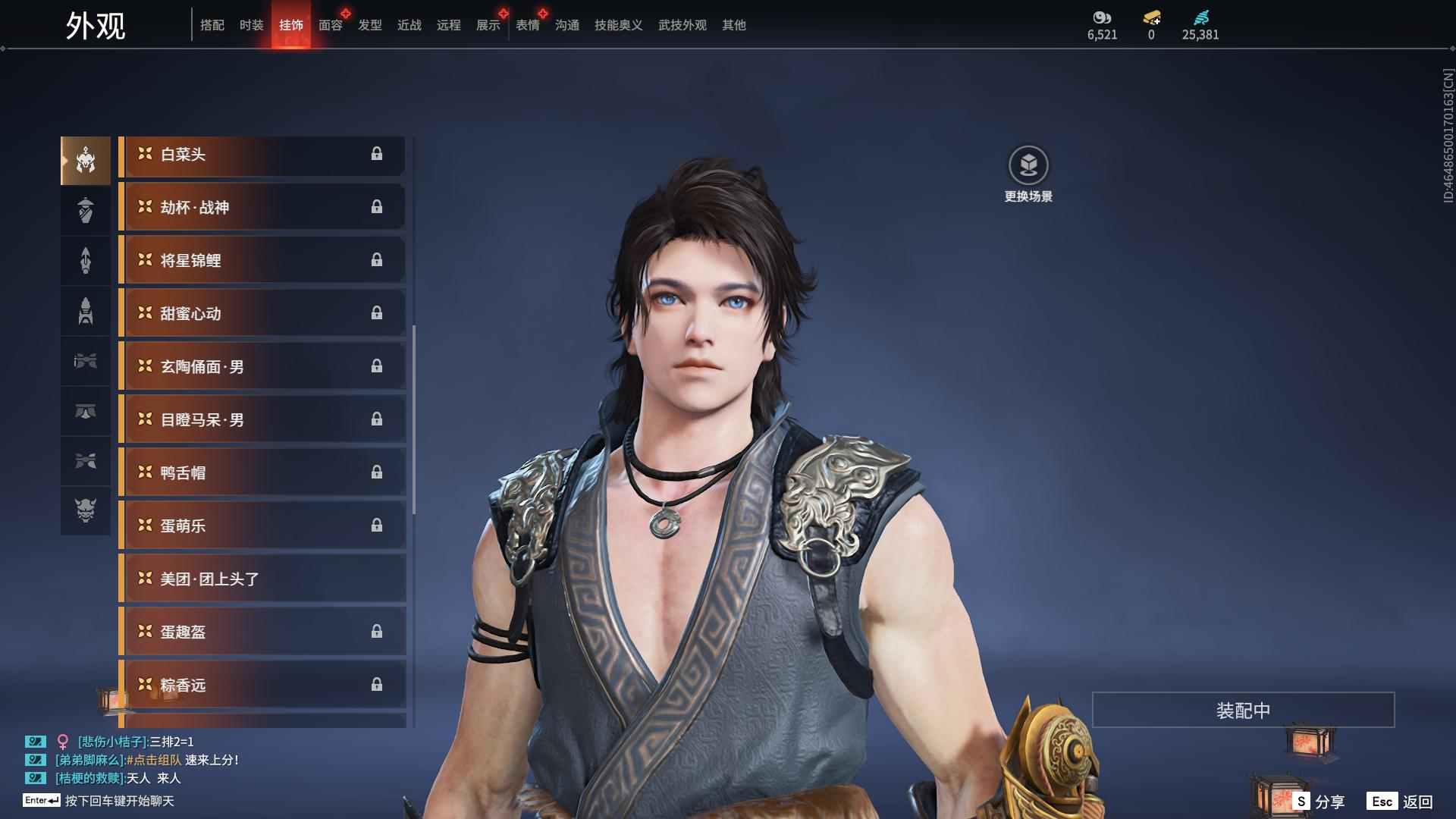Select the 劫杯·战神 list entry
1456x819 pixels.
tap(262, 208)
